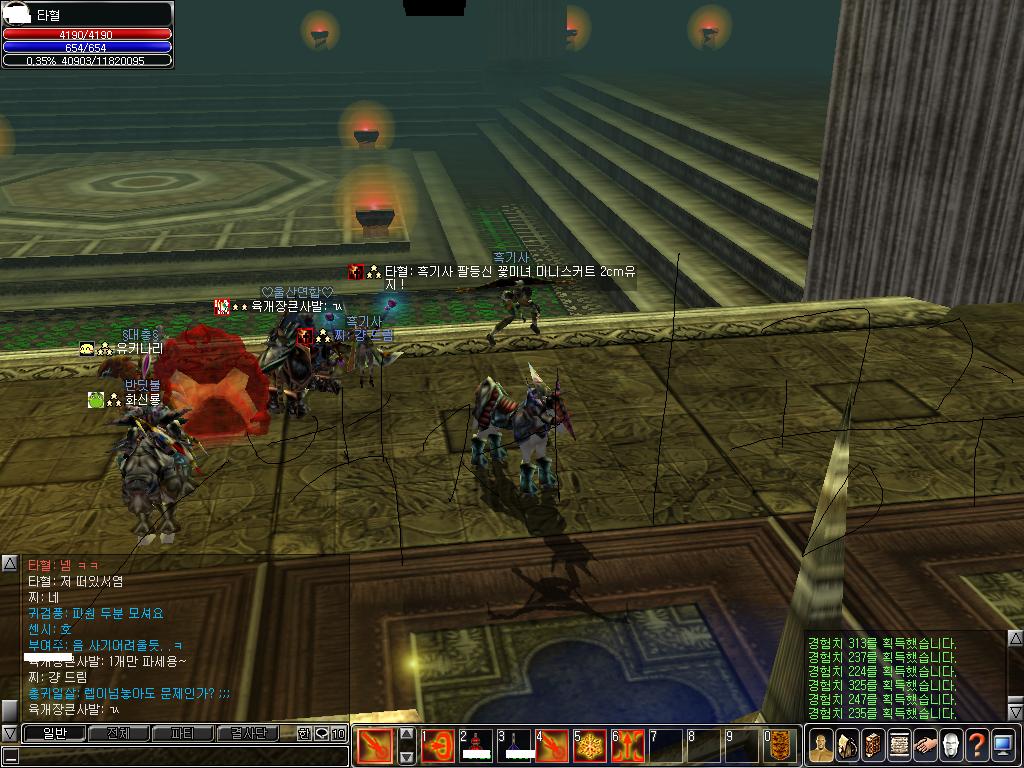Screen dimensions: 1024x768
Task: Open the 파티 chat tab
Action: coord(182,734)
